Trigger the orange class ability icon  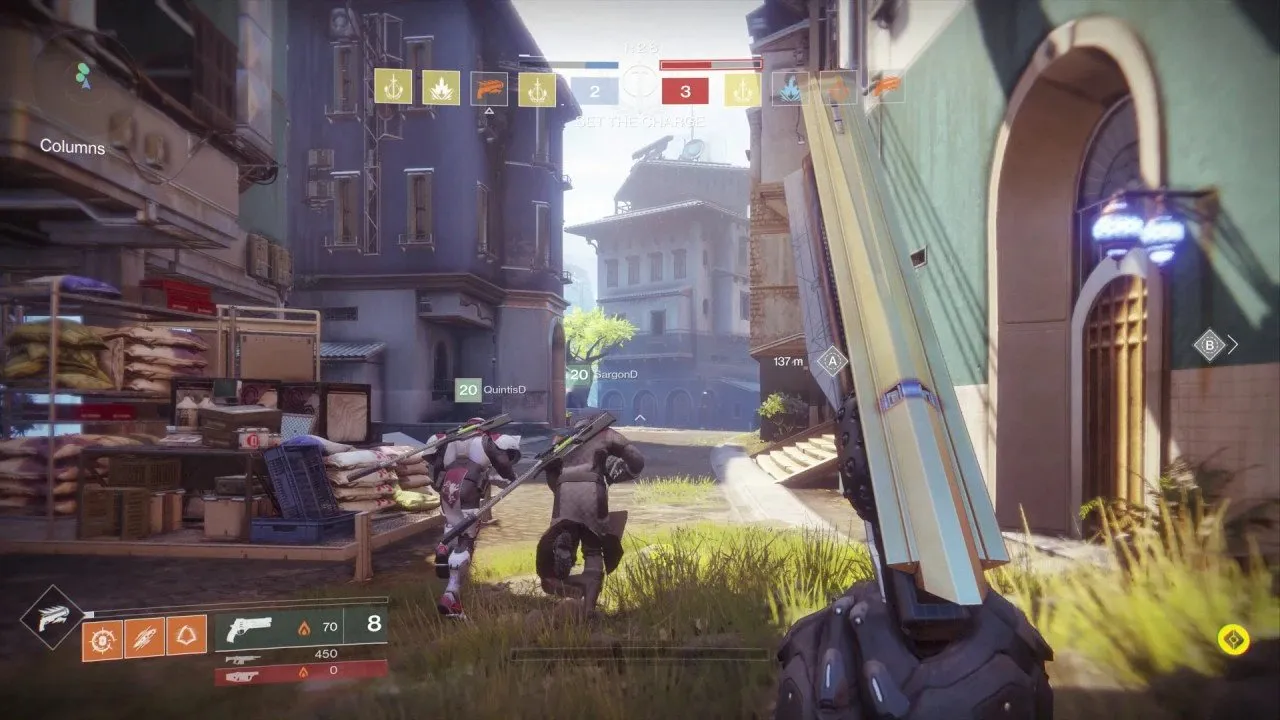[x=187, y=636]
